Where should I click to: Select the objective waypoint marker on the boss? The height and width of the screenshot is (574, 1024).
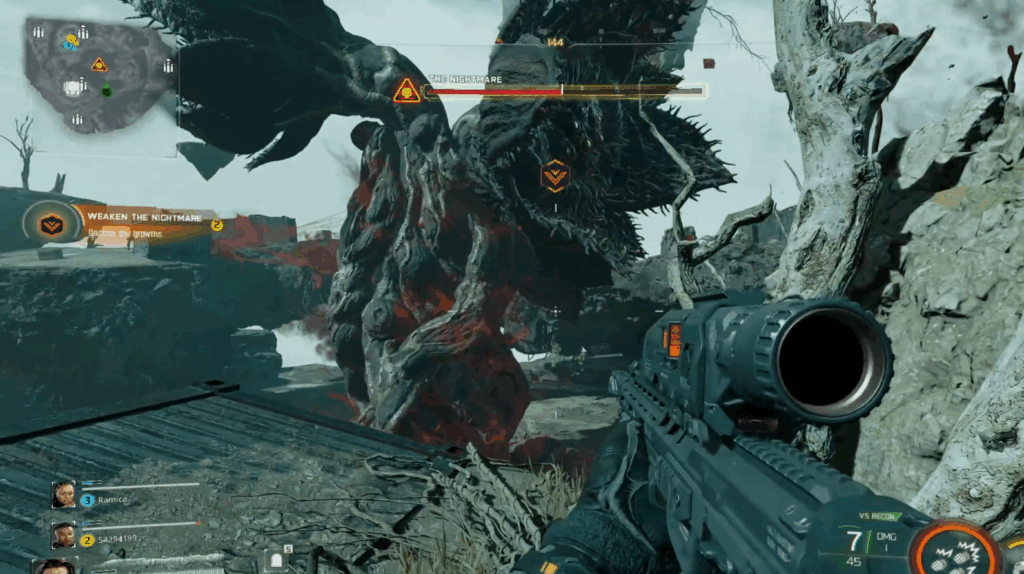[554, 175]
